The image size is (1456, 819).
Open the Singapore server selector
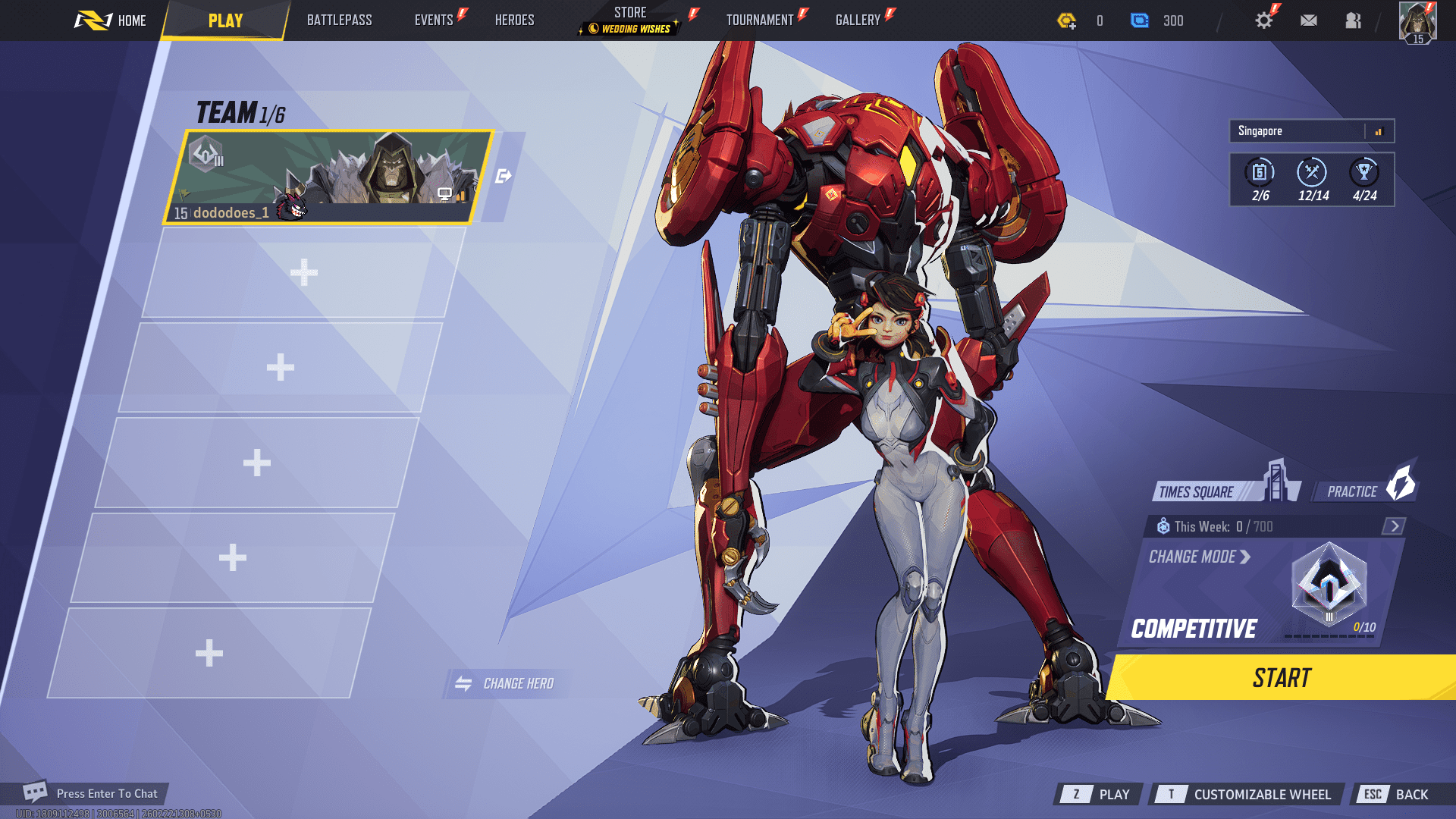[x=1310, y=131]
